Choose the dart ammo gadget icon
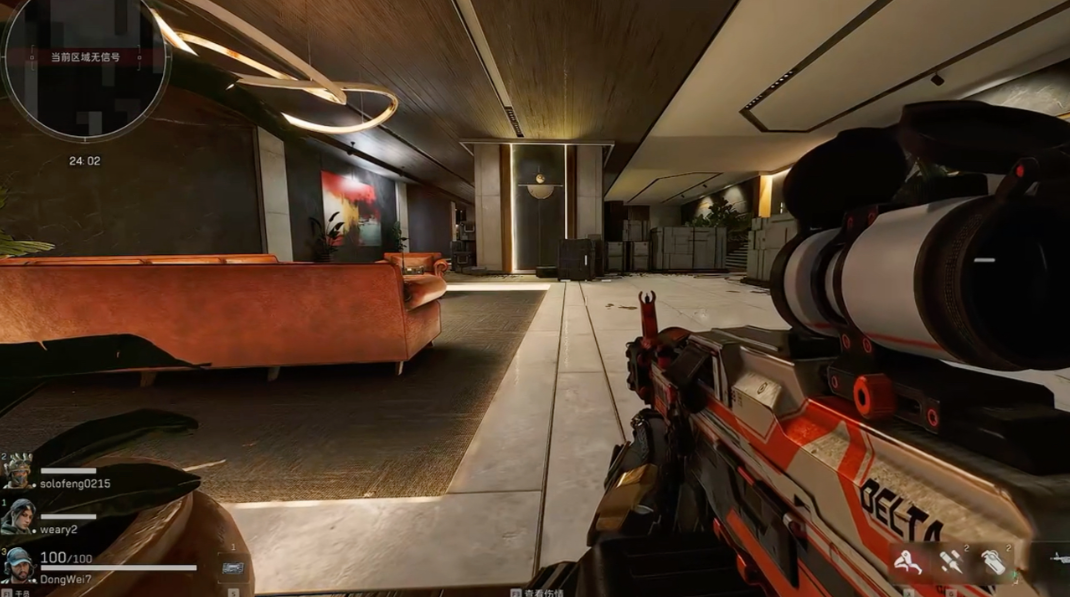Screen dimensions: 1070x597 [x=949, y=562]
